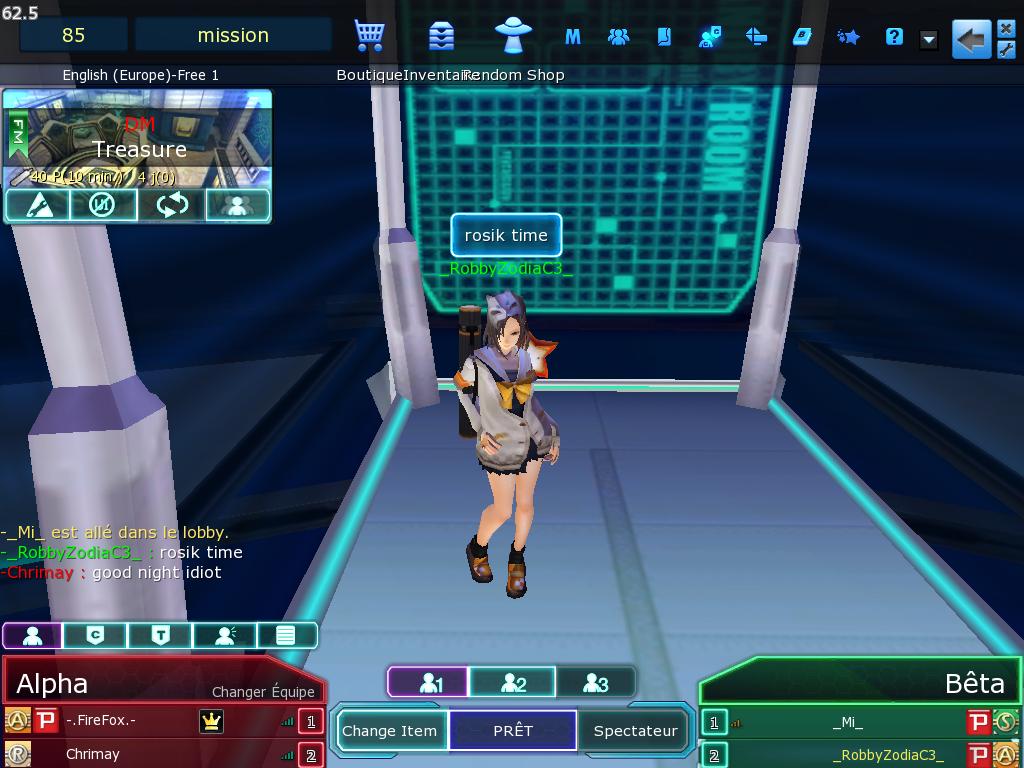Viewport: 1024px width, 768px height.
Task: Go back with the large arrow button
Action: [970, 40]
